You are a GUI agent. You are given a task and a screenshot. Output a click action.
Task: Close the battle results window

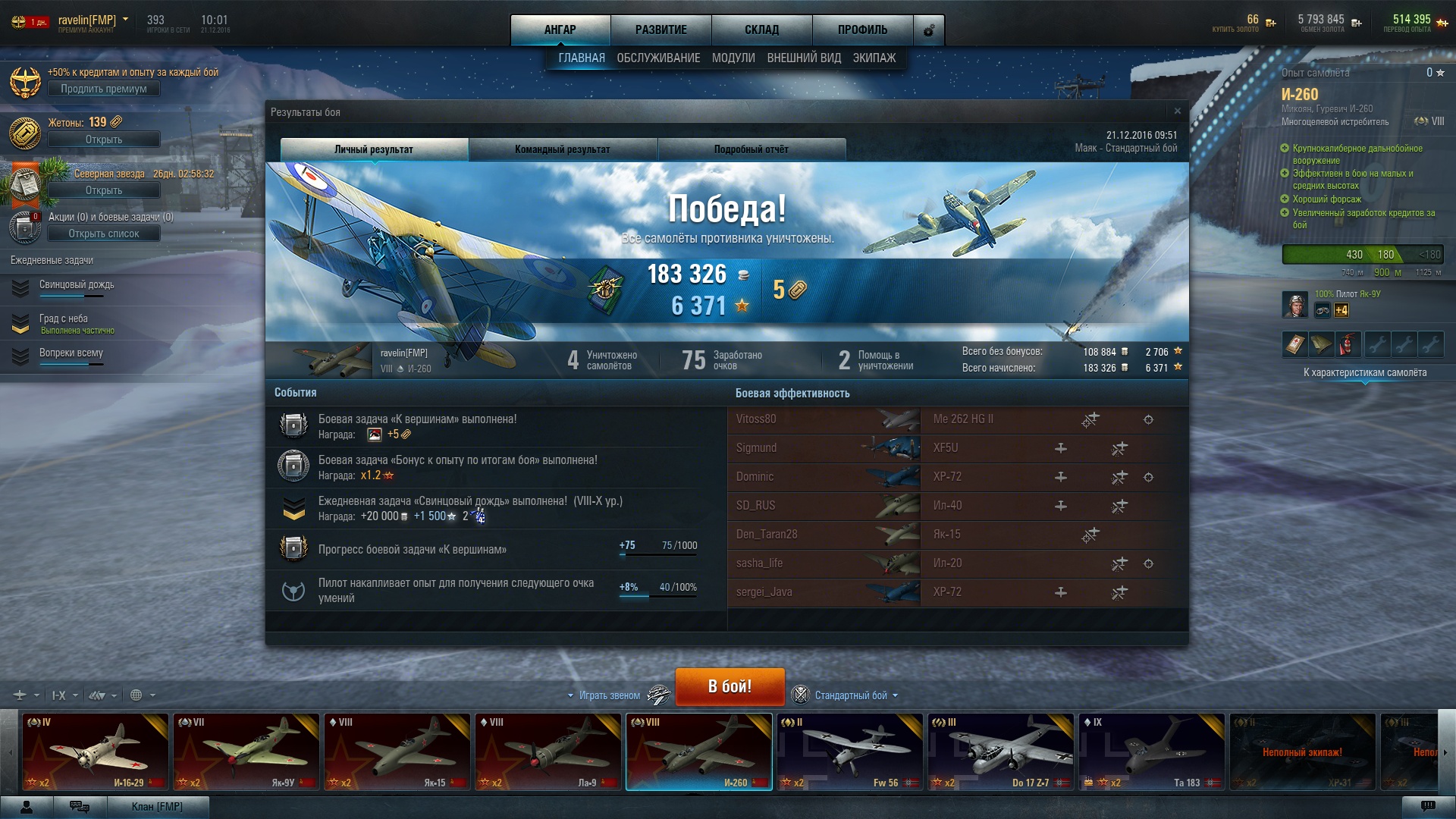coord(1177,111)
